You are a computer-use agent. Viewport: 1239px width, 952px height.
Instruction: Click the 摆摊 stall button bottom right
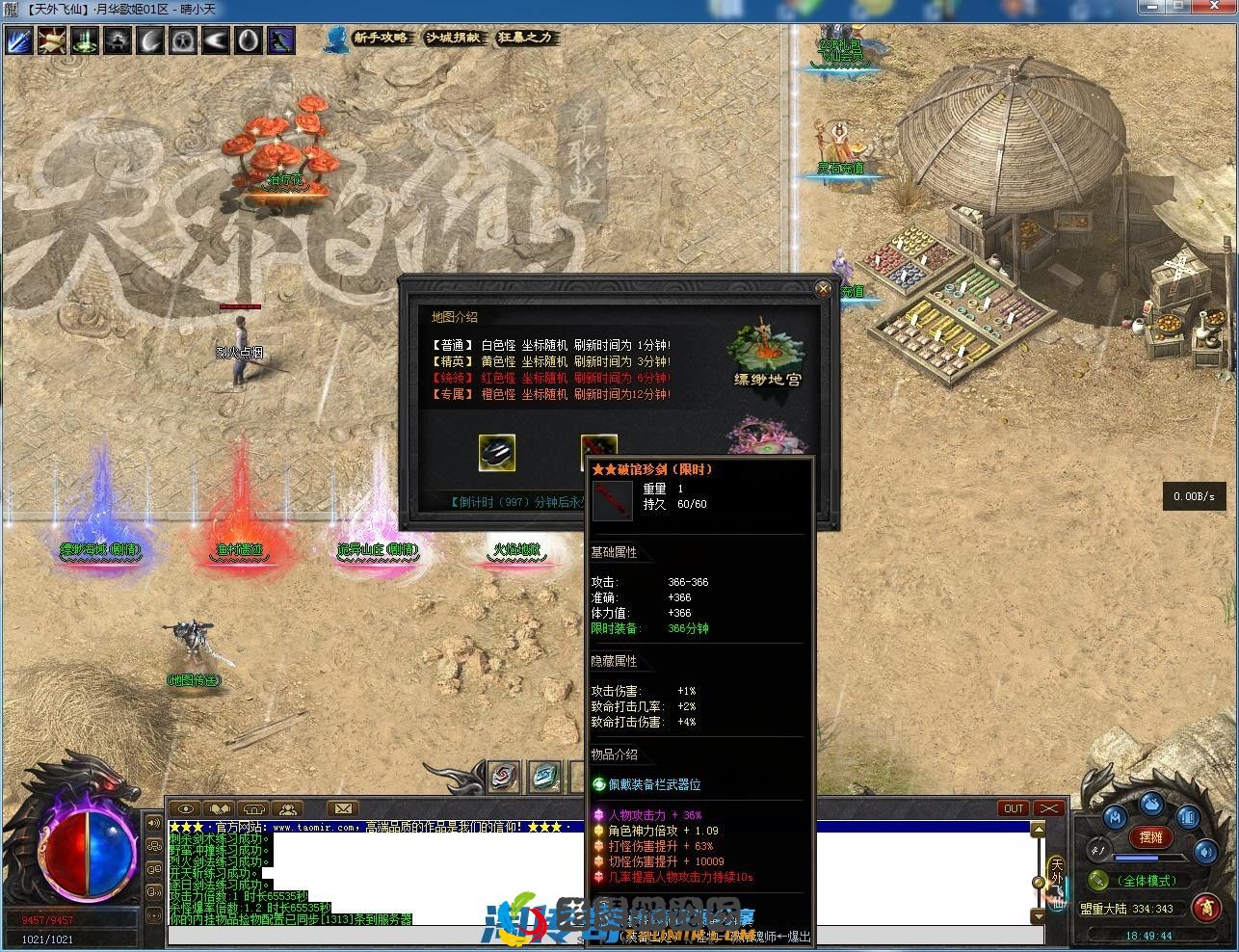(1150, 836)
